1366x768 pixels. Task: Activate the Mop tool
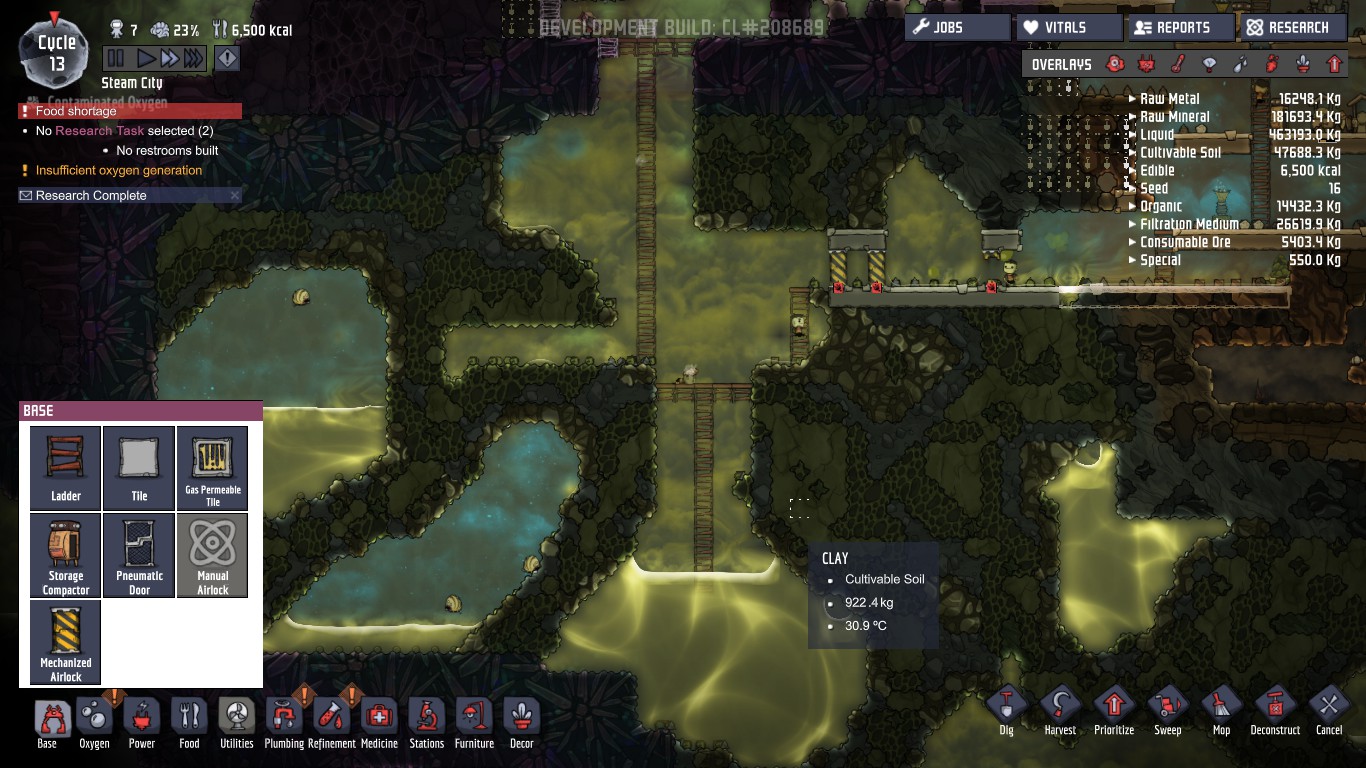pos(1221,710)
